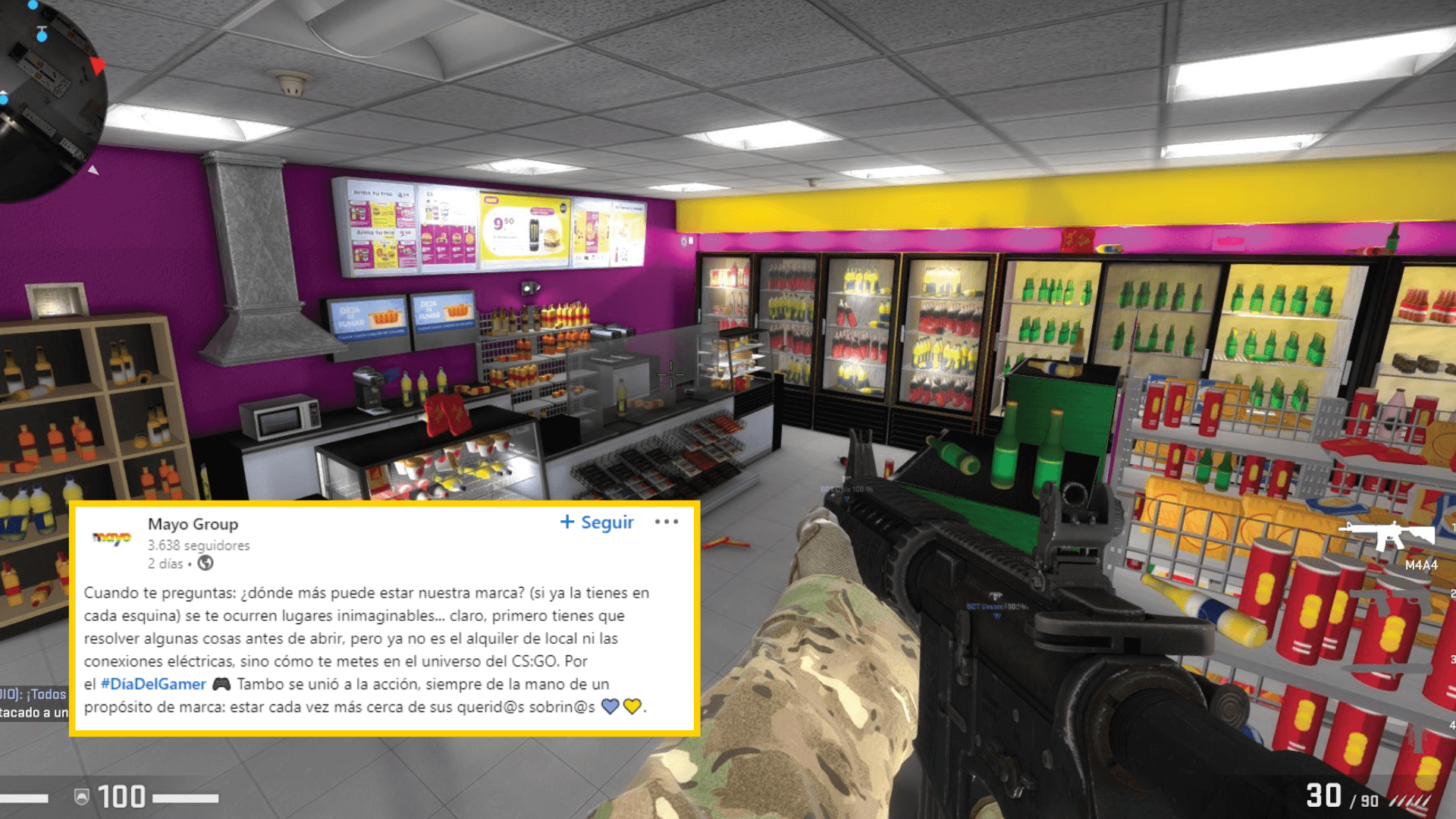Click the yellow heart emoji at the post end
The image size is (1456, 819).
[x=632, y=708]
